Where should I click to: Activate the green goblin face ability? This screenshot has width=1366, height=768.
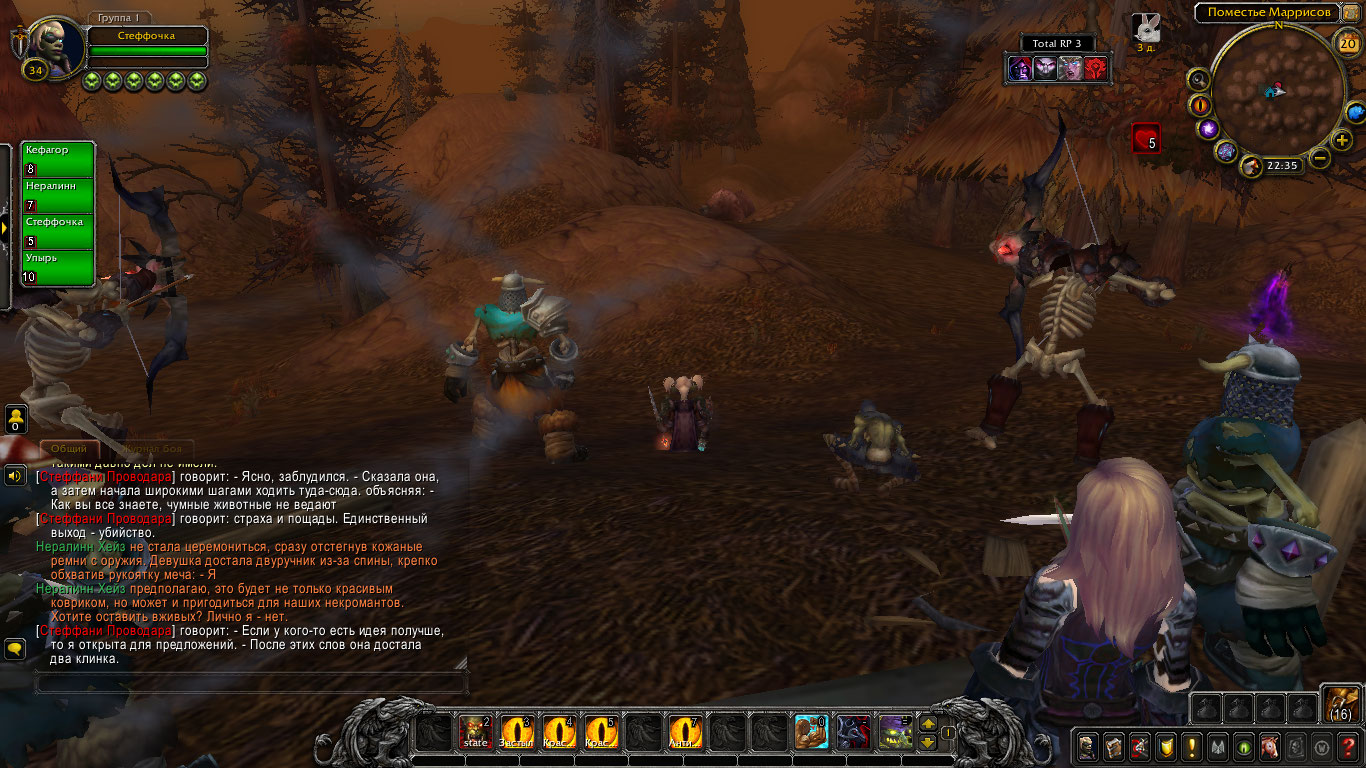(x=895, y=733)
